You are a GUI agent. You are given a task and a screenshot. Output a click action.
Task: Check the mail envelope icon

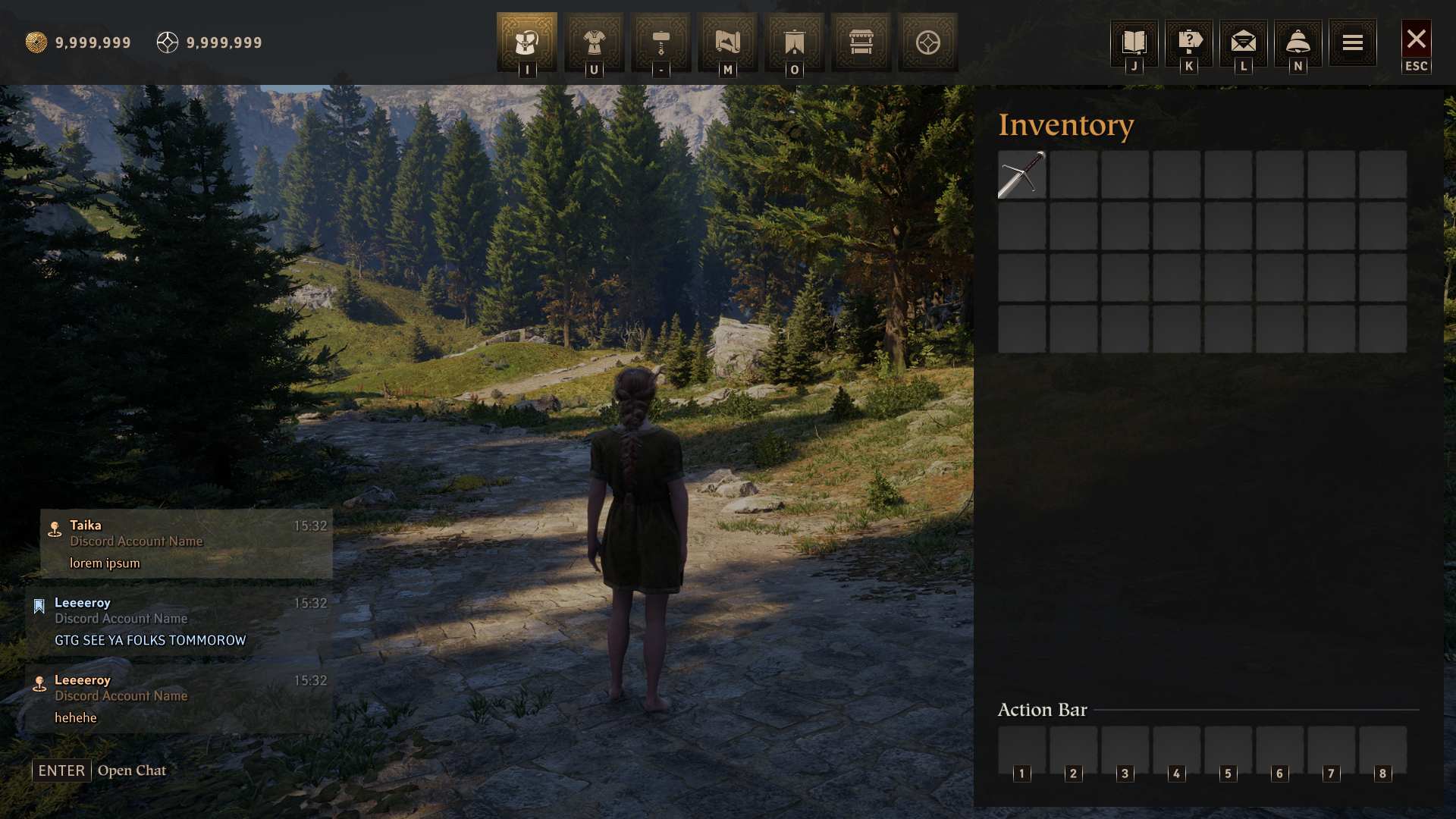tap(1243, 42)
